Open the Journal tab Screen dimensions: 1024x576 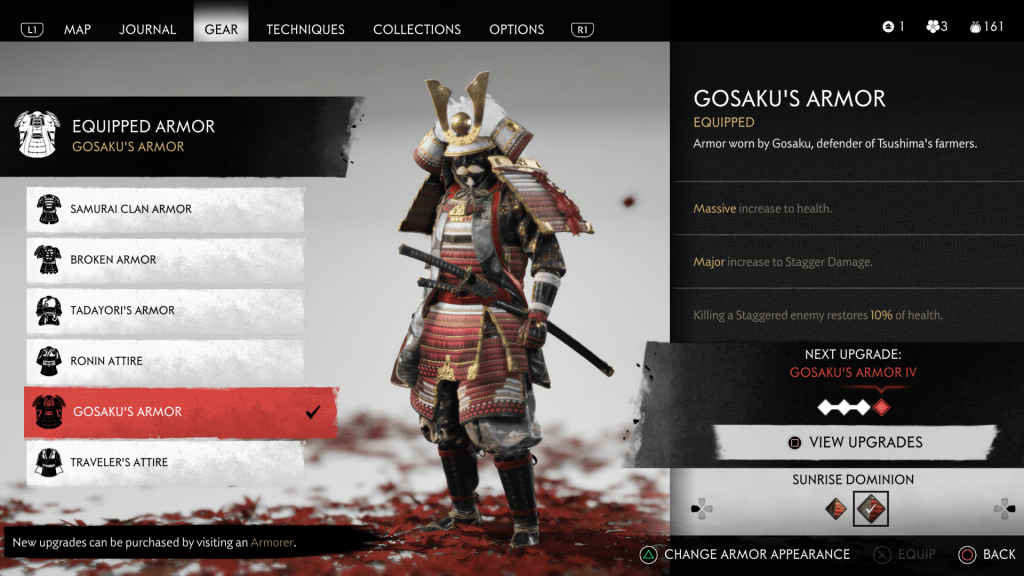pos(148,29)
